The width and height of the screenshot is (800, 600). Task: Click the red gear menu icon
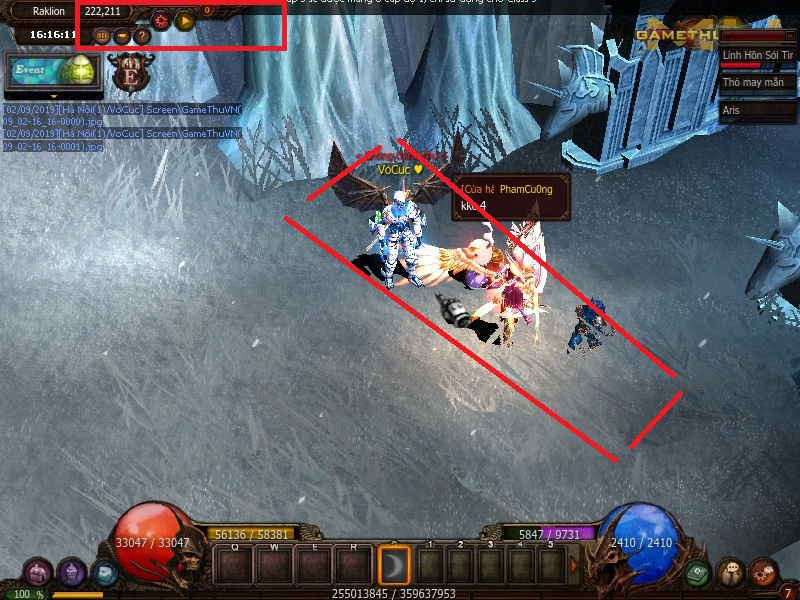pyautogui.click(x=764, y=573)
